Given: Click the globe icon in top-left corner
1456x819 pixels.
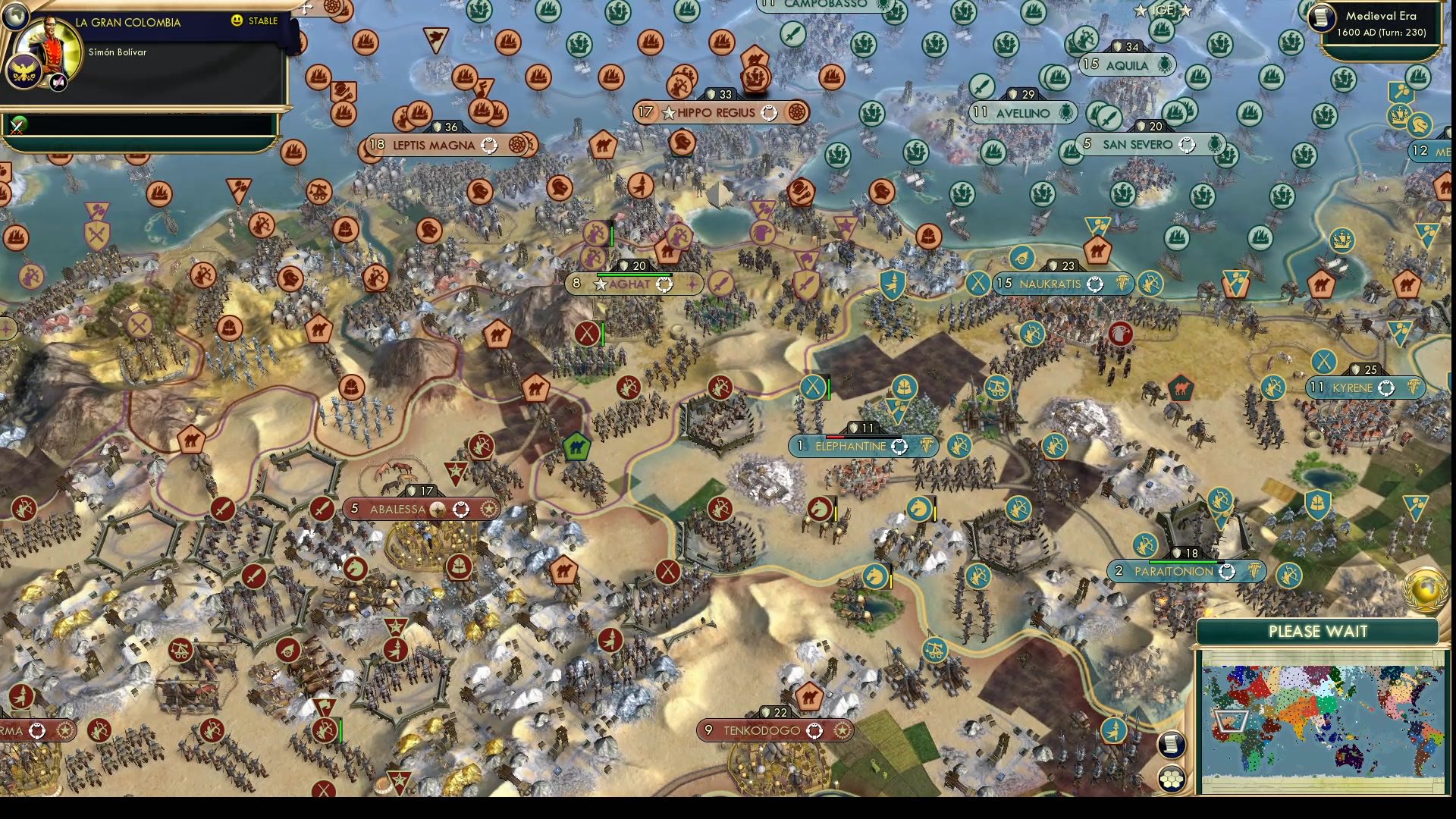Looking at the screenshot, I should point(16,17).
